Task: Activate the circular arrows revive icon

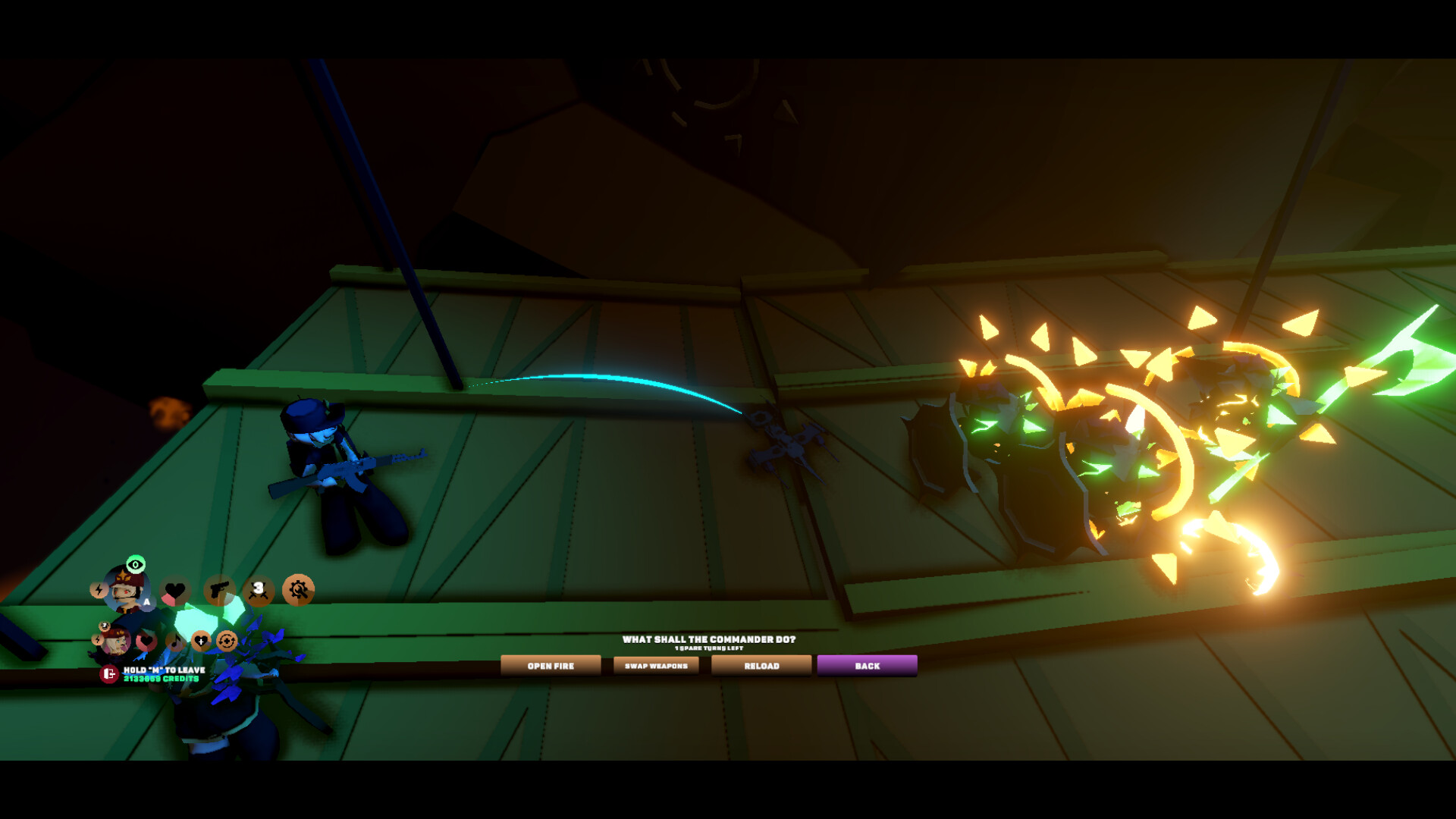Action: click(226, 642)
